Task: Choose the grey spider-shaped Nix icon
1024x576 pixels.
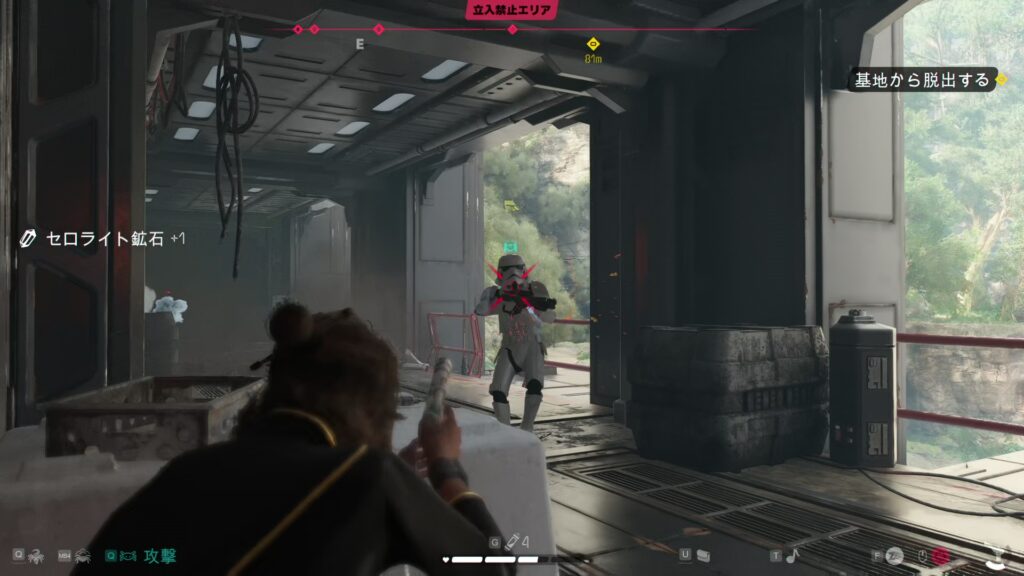Action: 36,555
